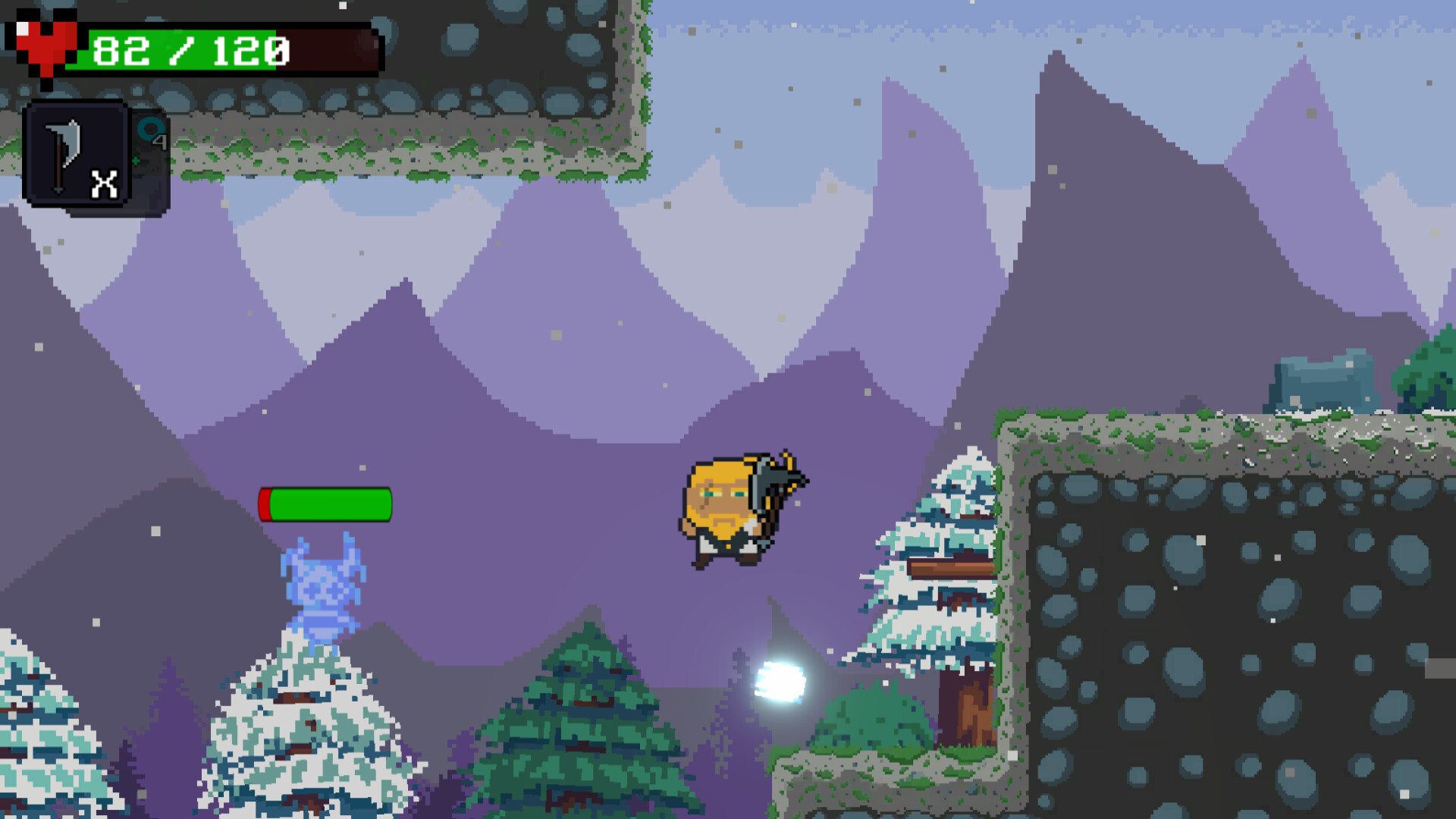Click the wooden log on the right cliff
Image resolution: width=1456 pixels, height=819 pixels.
(952, 567)
